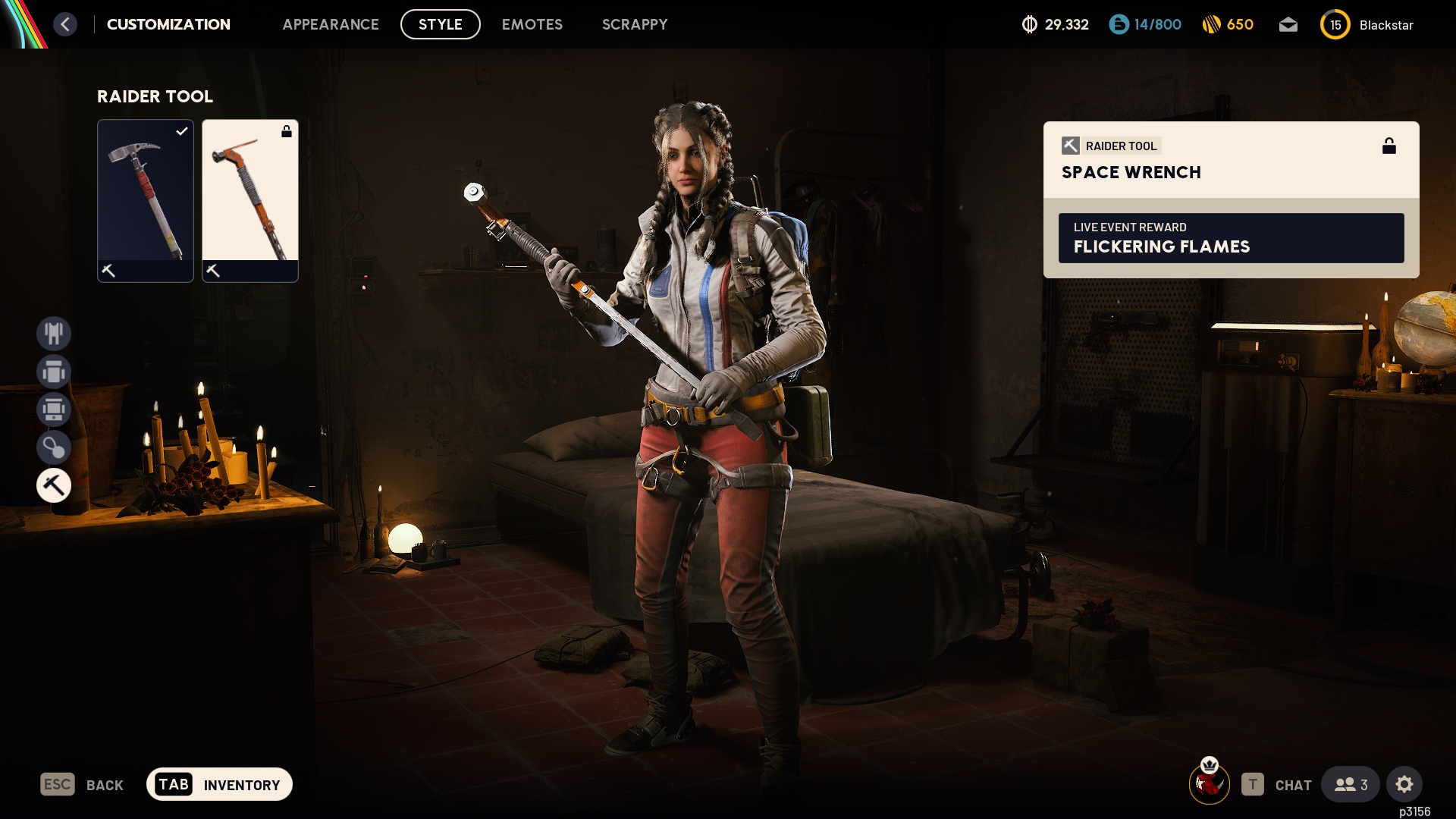Open the Emotes tab
Screen dimensions: 1456x819
pyautogui.click(x=532, y=24)
